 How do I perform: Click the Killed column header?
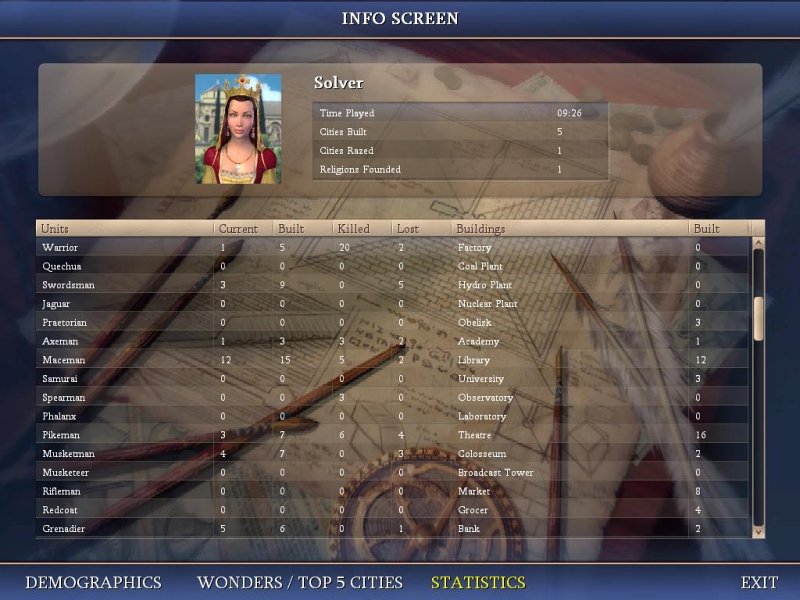coord(353,229)
